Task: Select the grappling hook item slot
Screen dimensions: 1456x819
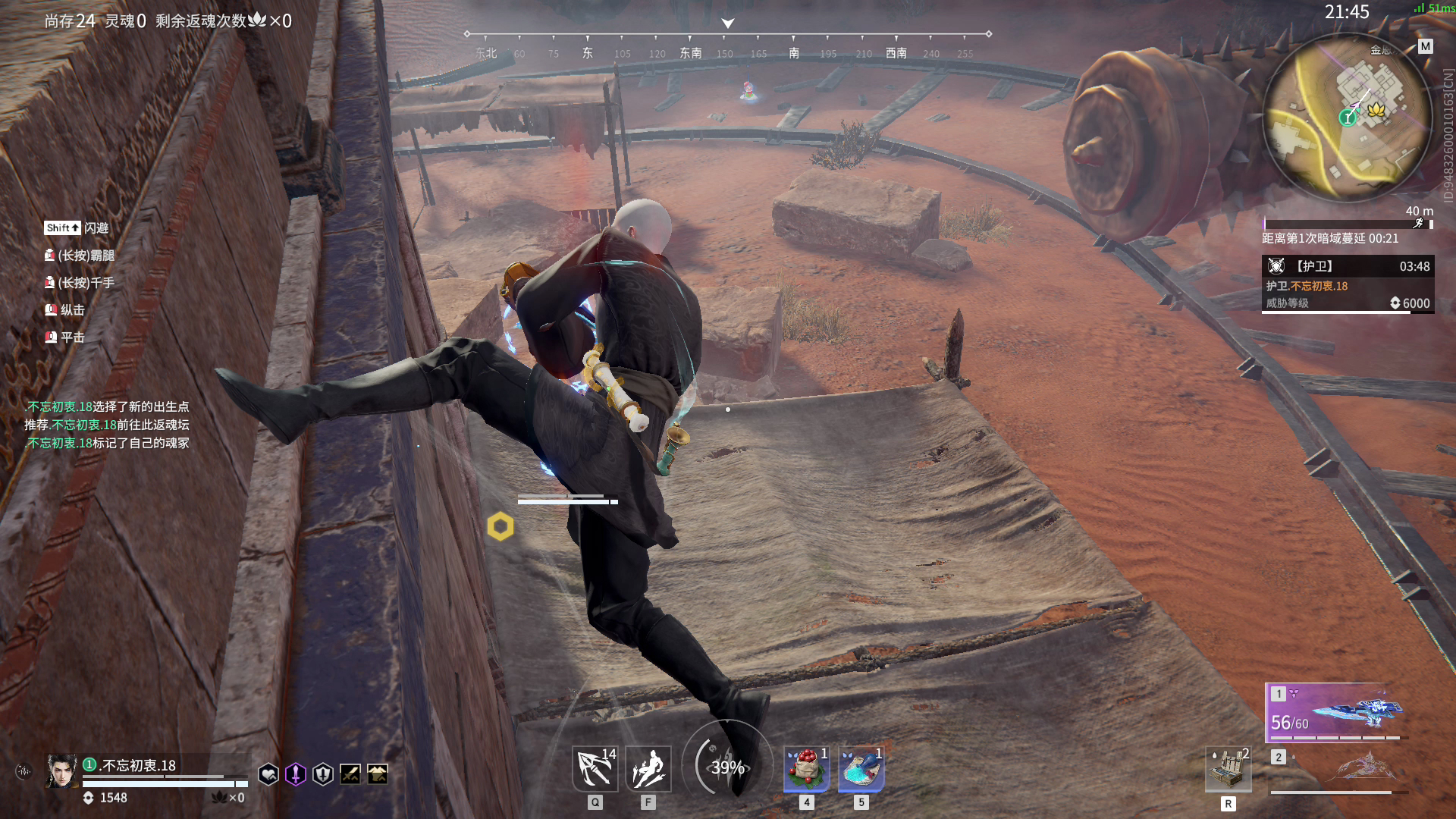Action: click(x=595, y=769)
